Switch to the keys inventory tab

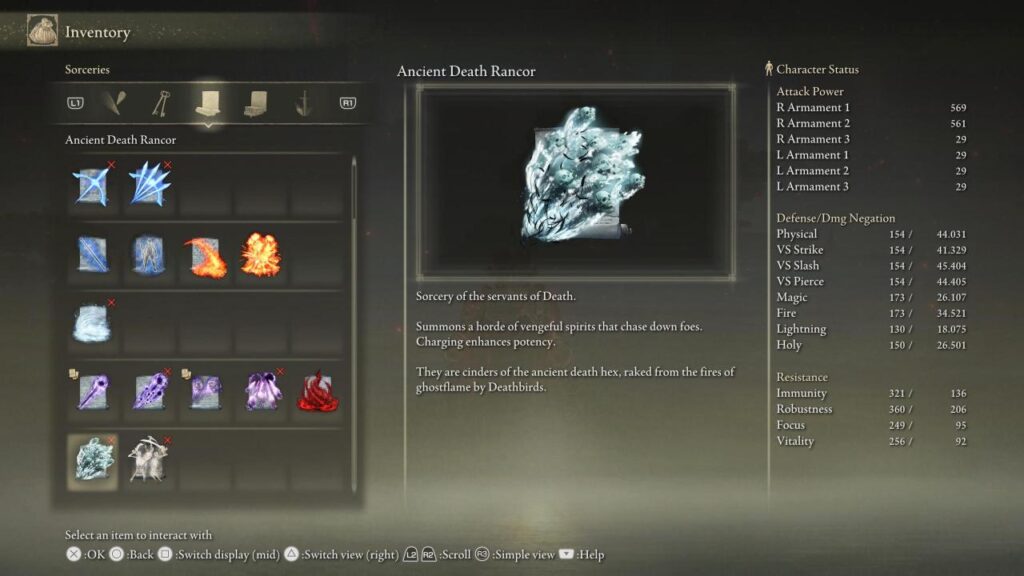162,102
